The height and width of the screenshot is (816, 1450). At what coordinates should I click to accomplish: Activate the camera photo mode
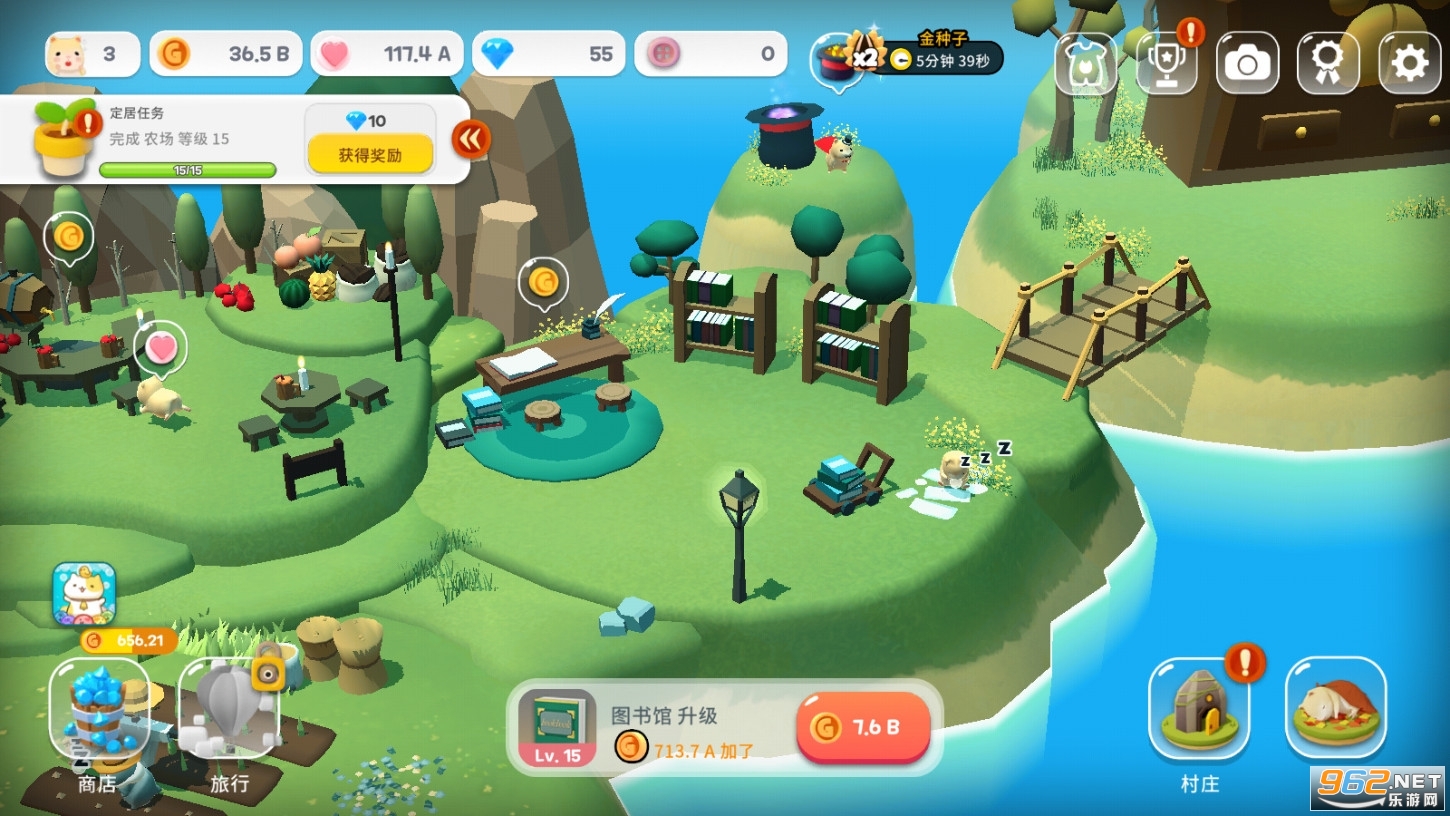click(1247, 63)
